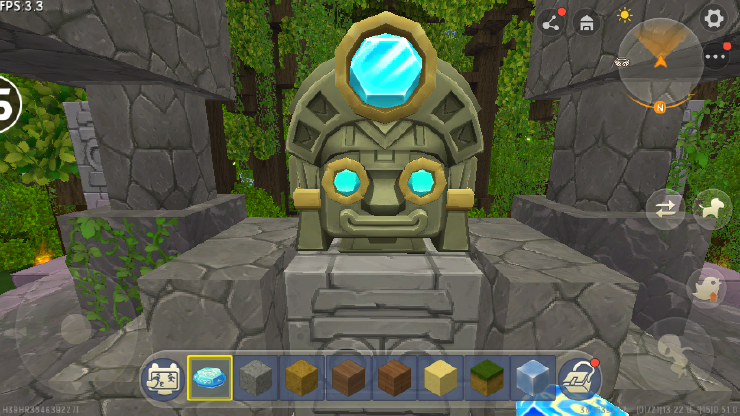Open the character emote button beside hotbar
The height and width of the screenshot is (416, 740).
click(163, 377)
